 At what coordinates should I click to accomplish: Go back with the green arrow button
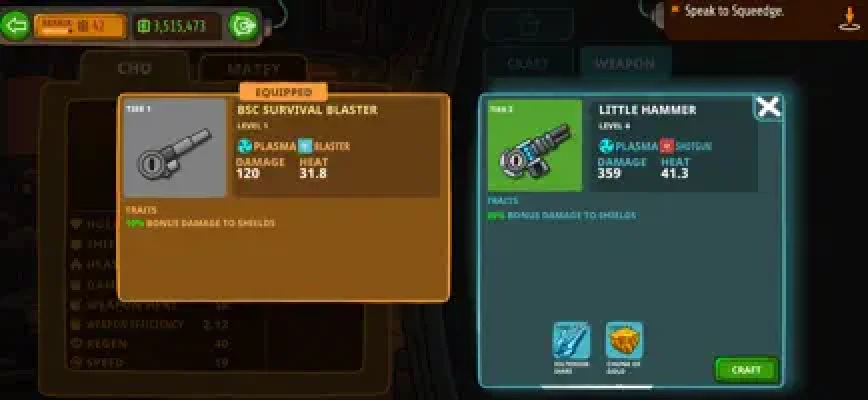(x=15, y=26)
